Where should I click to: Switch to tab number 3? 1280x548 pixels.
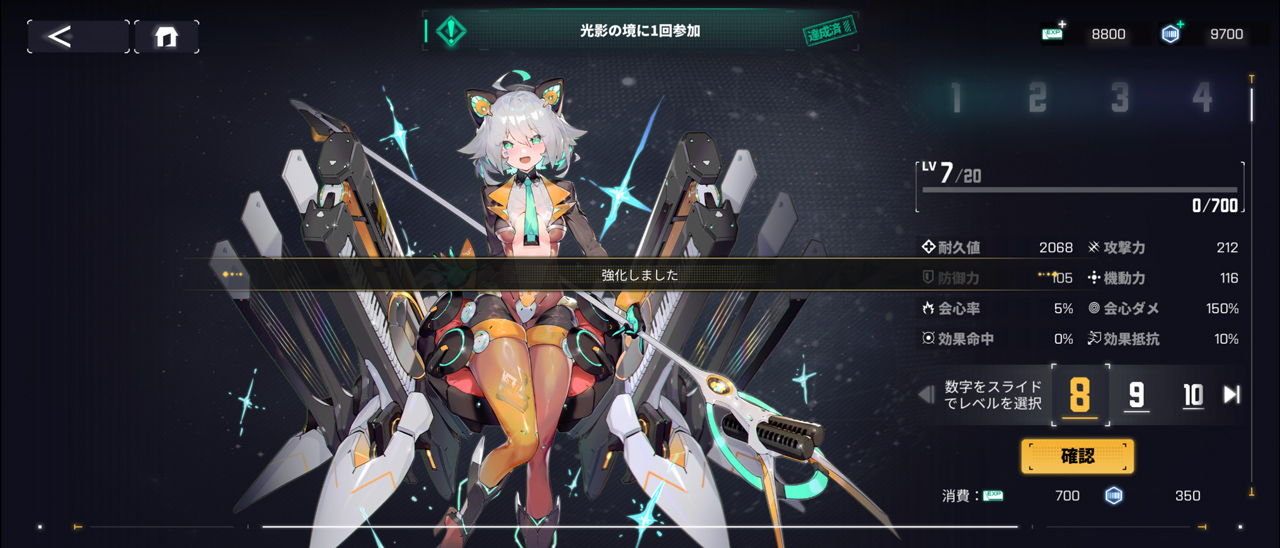click(x=1120, y=98)
